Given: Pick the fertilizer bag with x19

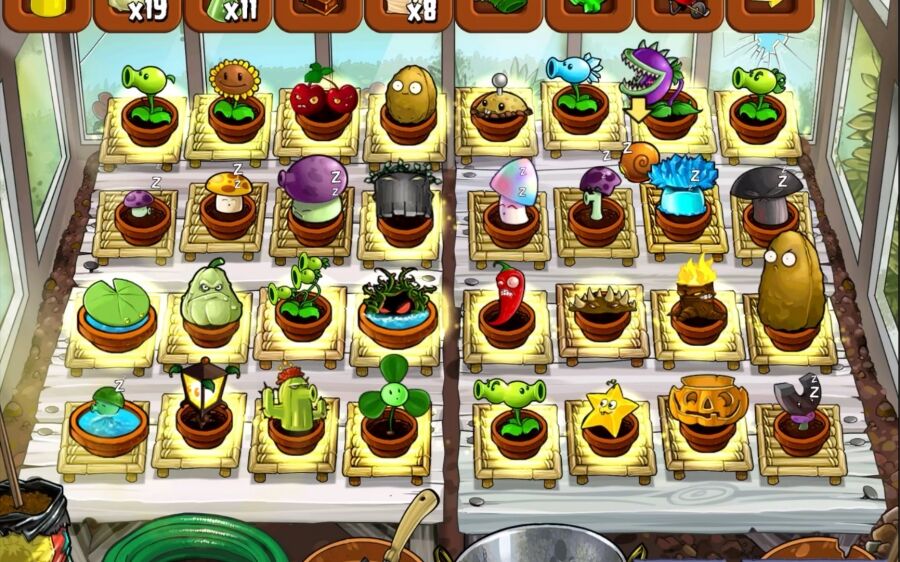Looking at the screenshot, I should coord(136,12).
